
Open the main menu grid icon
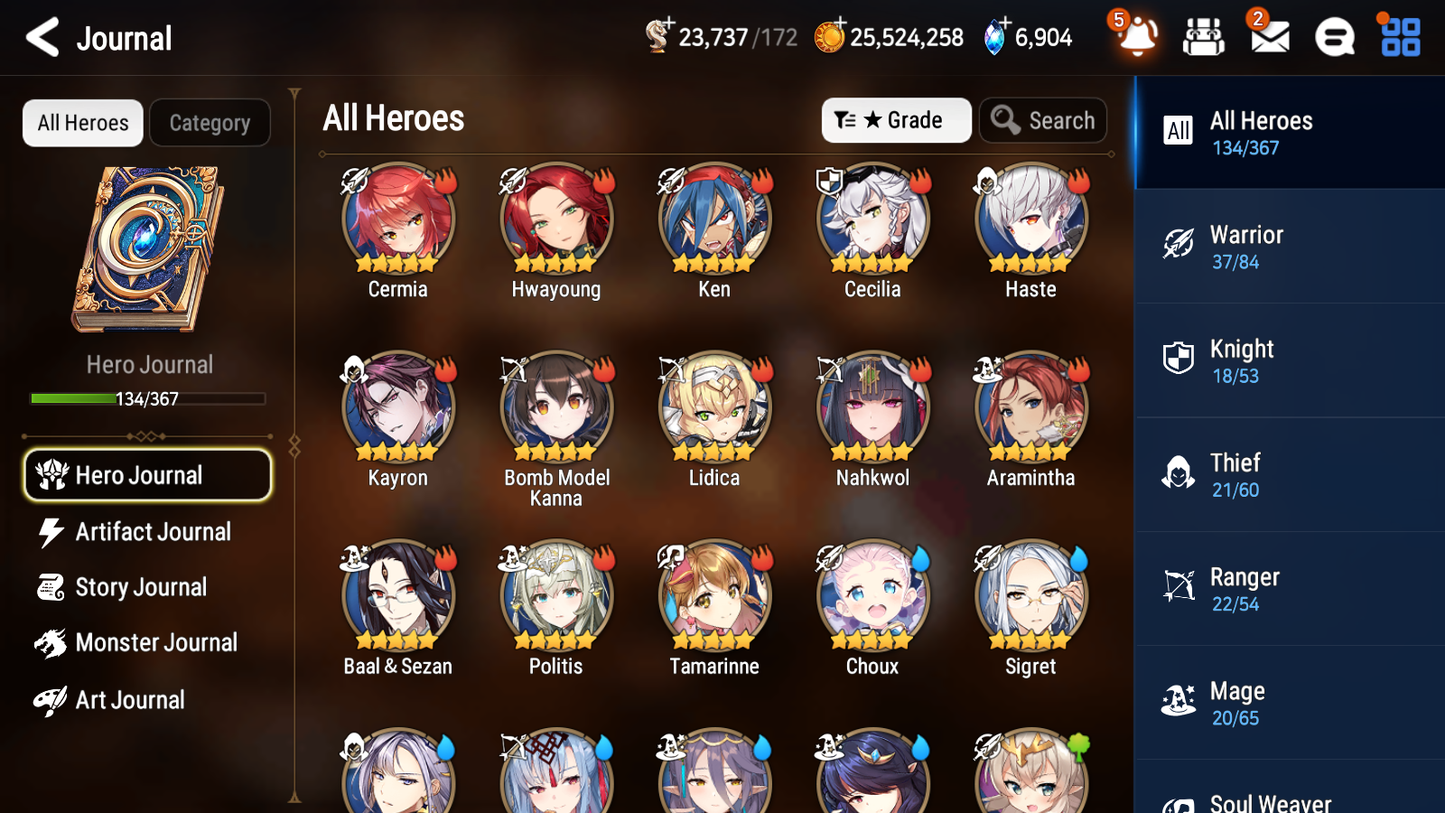[1398, 36]
